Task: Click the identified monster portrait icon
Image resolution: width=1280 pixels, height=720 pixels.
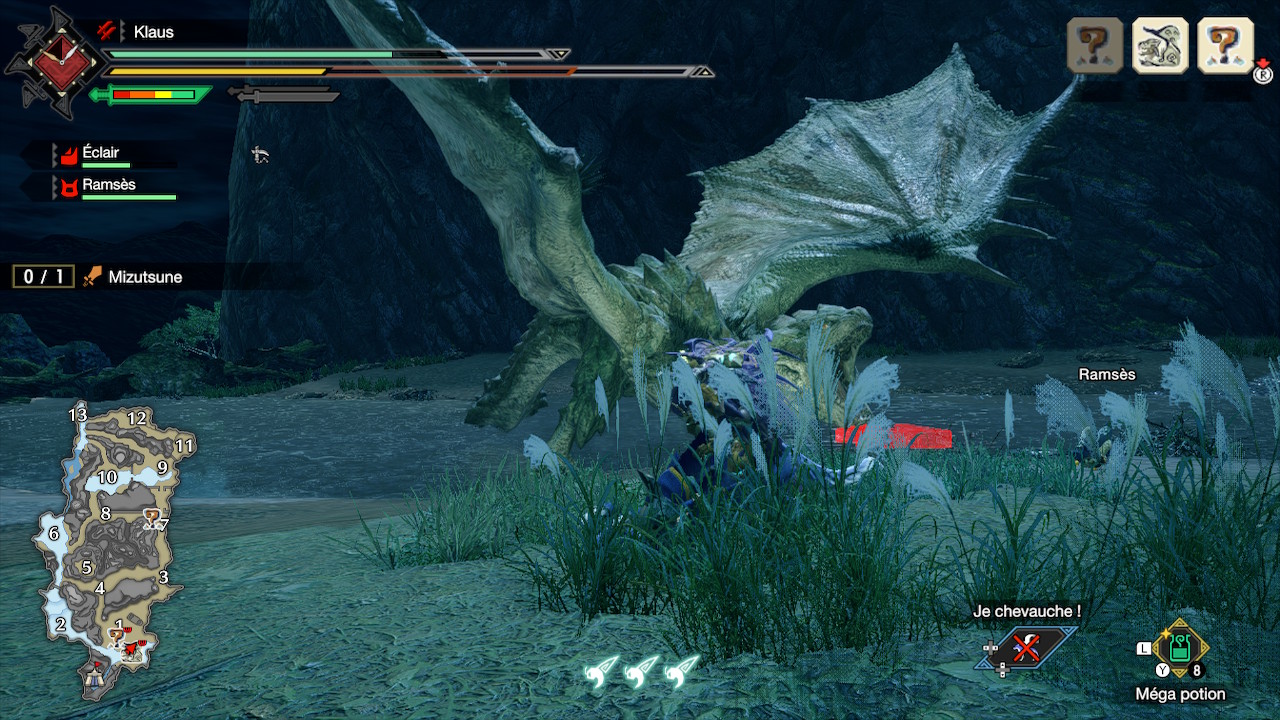Action: [1160, 45]
